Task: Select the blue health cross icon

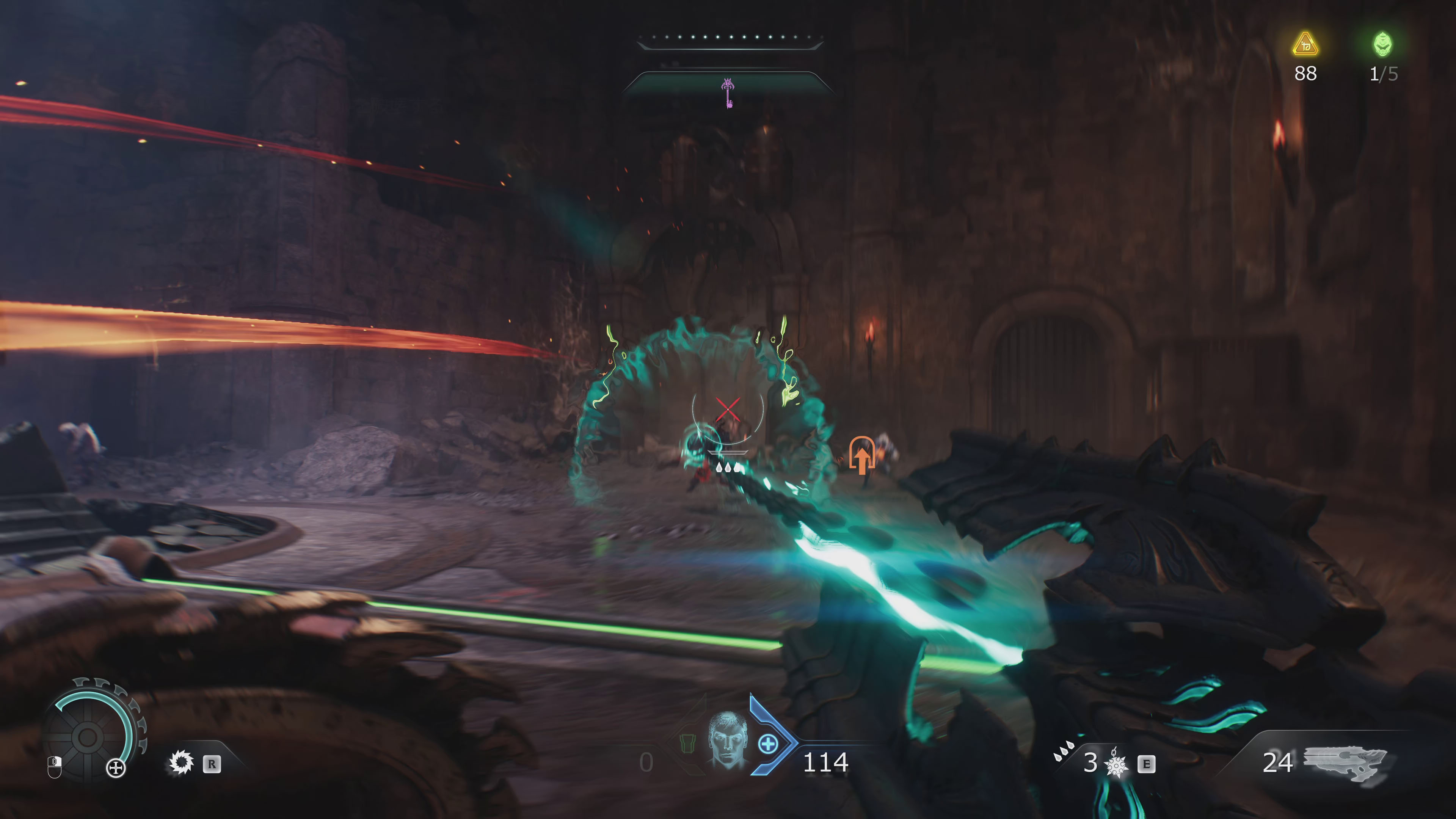Action: pyautogui.click(x=767, y=744)
